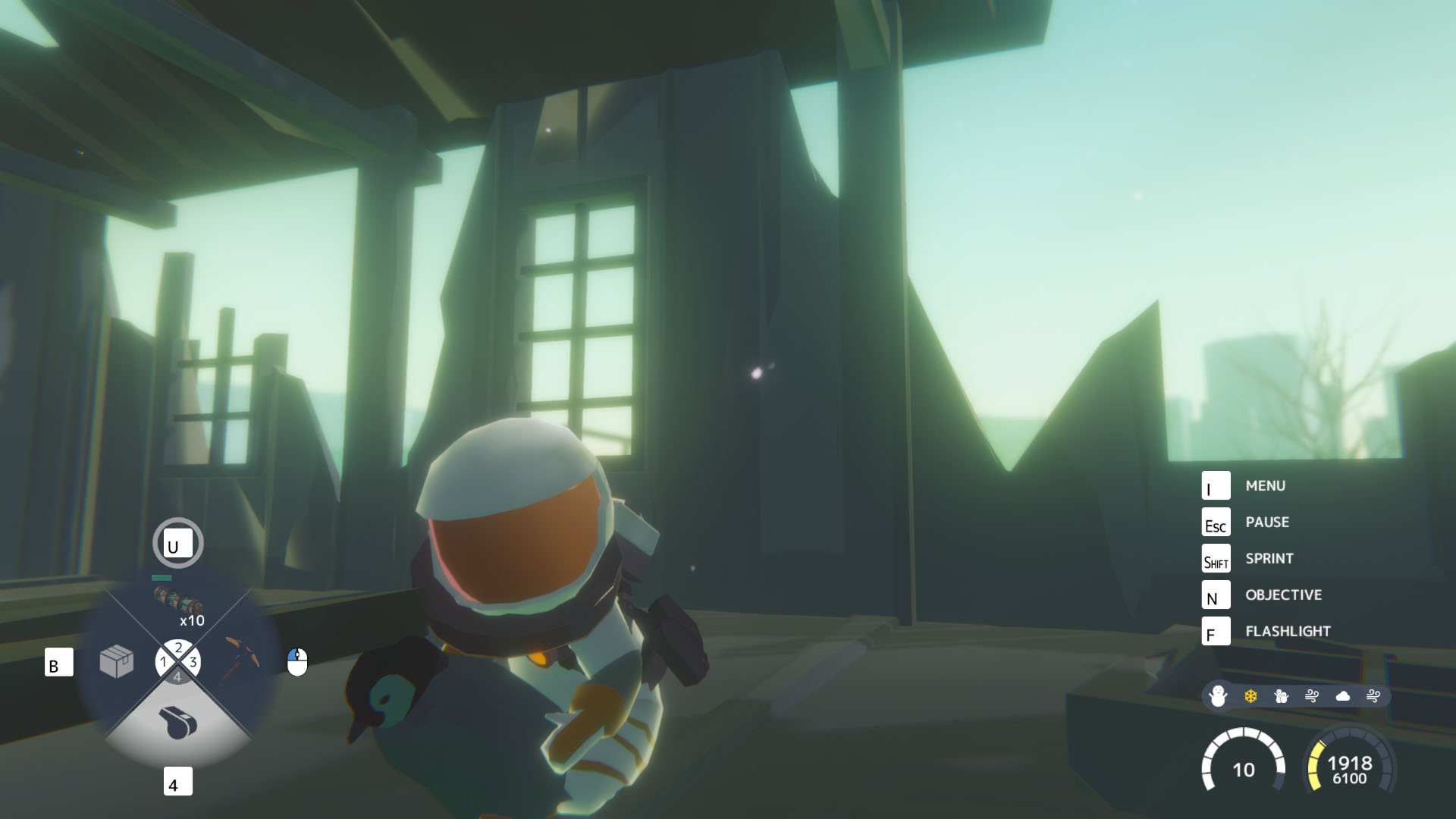Pick the canister item with x10 count

pyautogui.click(x=179, y=600)
